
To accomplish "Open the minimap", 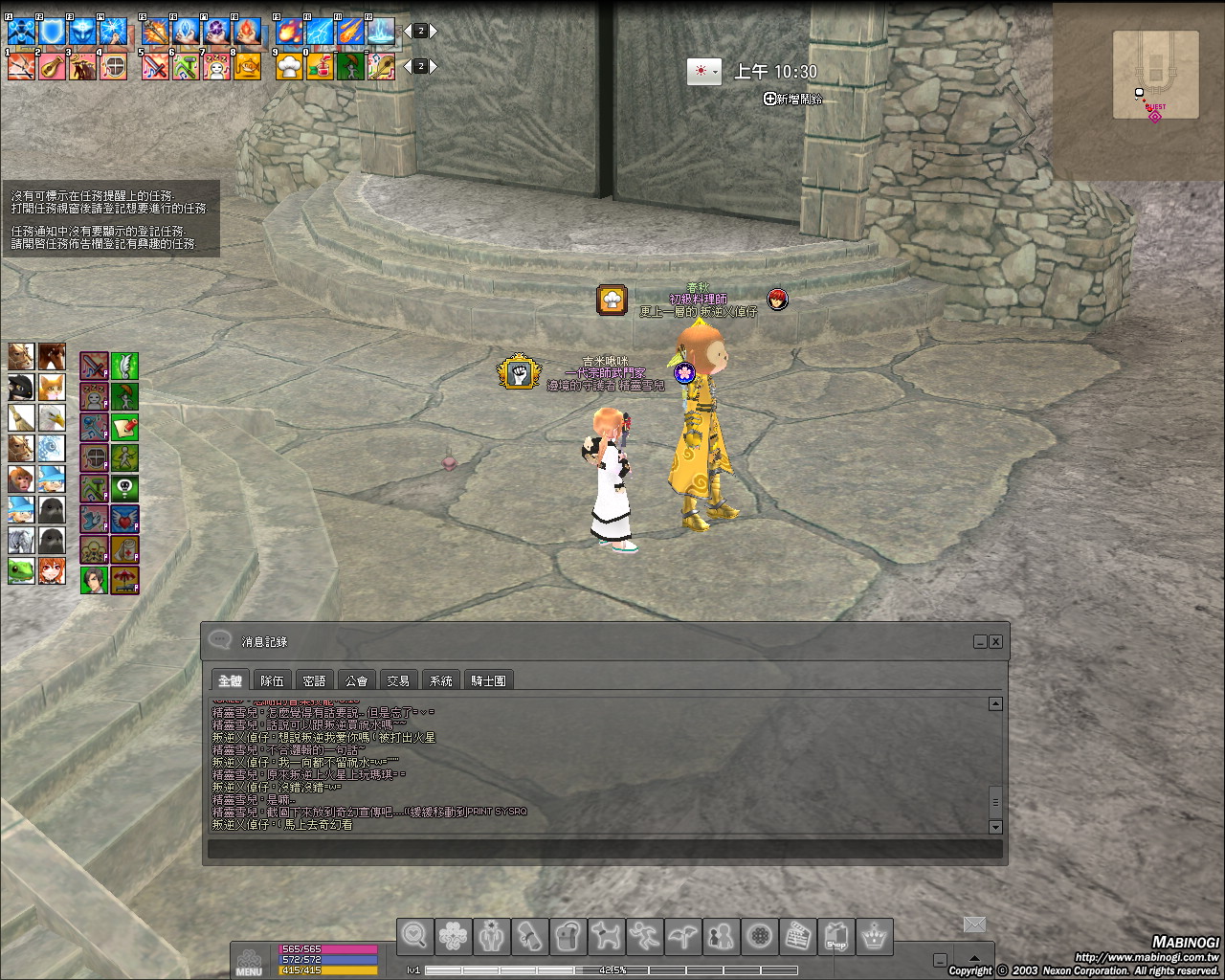I will [x=1155, y=75].
